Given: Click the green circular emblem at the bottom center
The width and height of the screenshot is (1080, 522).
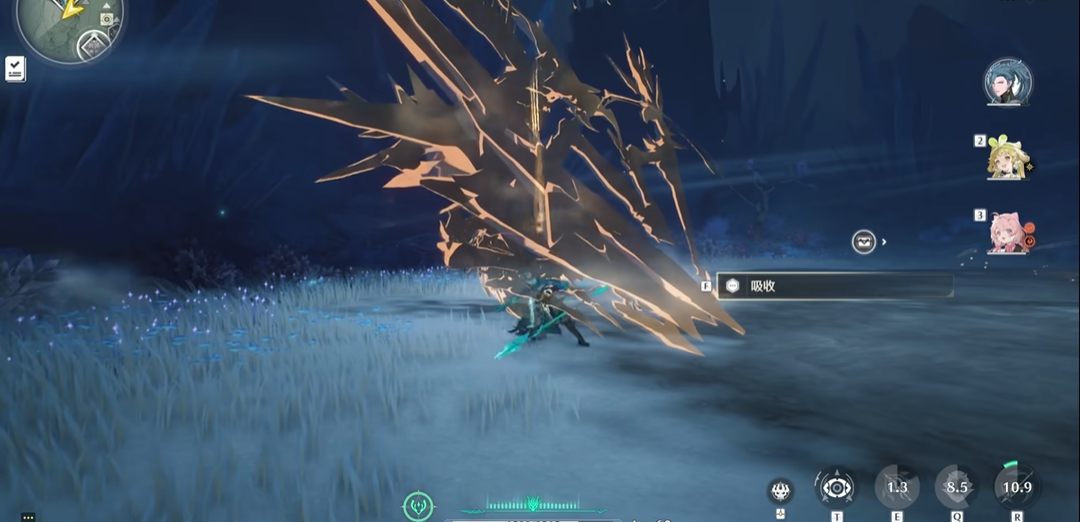Looking at the screenshot, I should click(x=417, y=506).
